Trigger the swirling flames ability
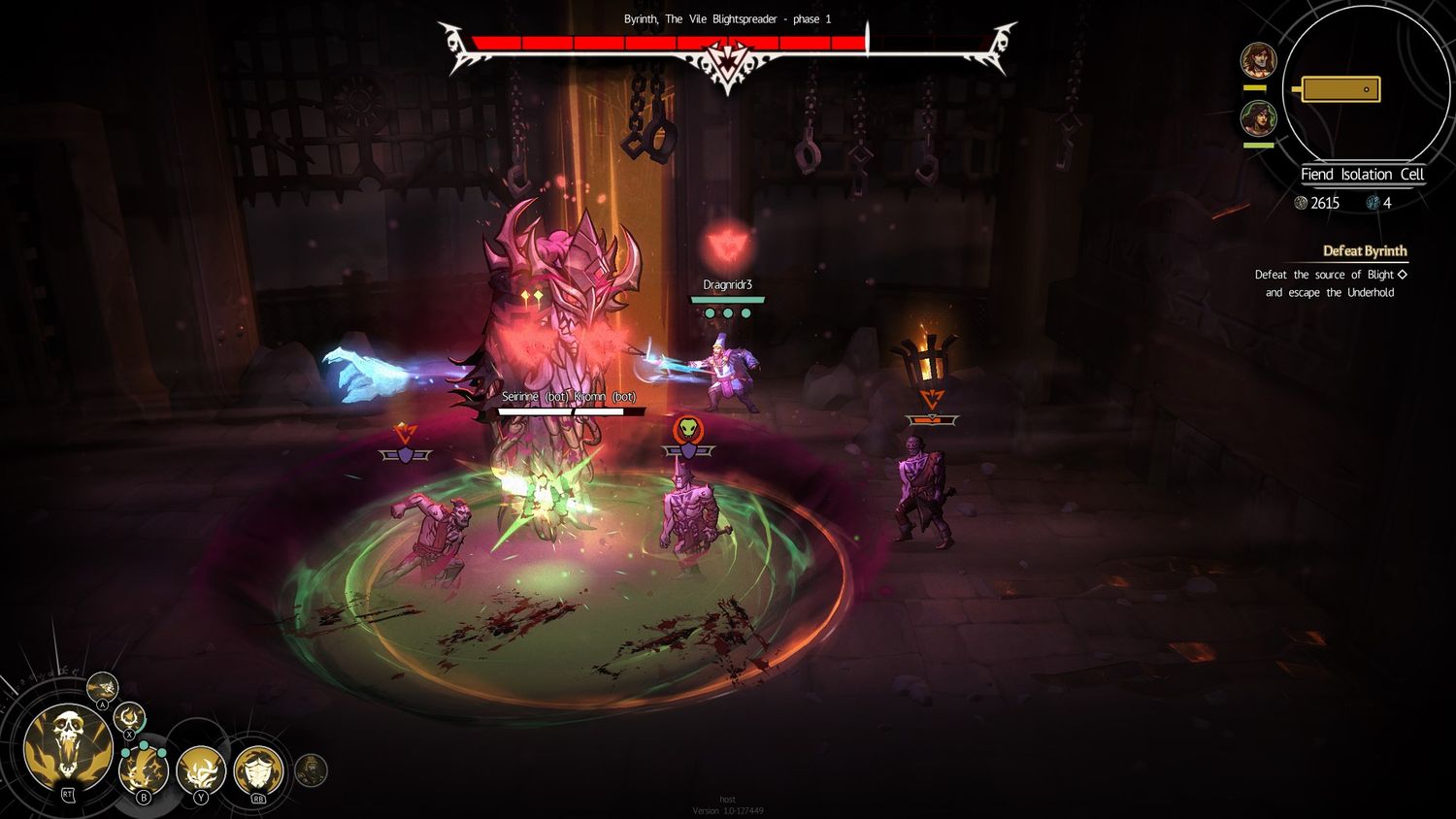This screenshot has width=1456, height=819. tap(201, 770)
